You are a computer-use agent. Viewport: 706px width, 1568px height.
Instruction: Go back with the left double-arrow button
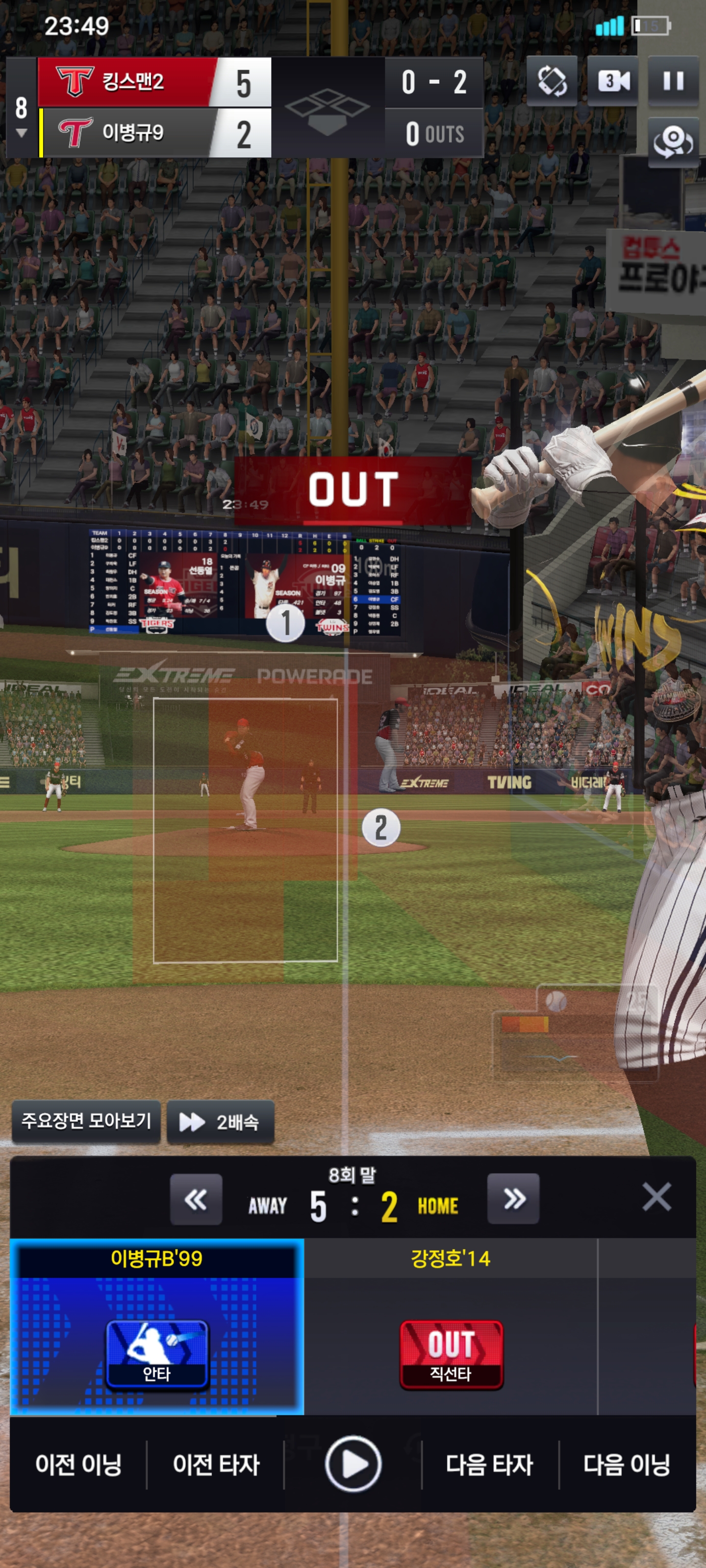tap(196, 1200)
